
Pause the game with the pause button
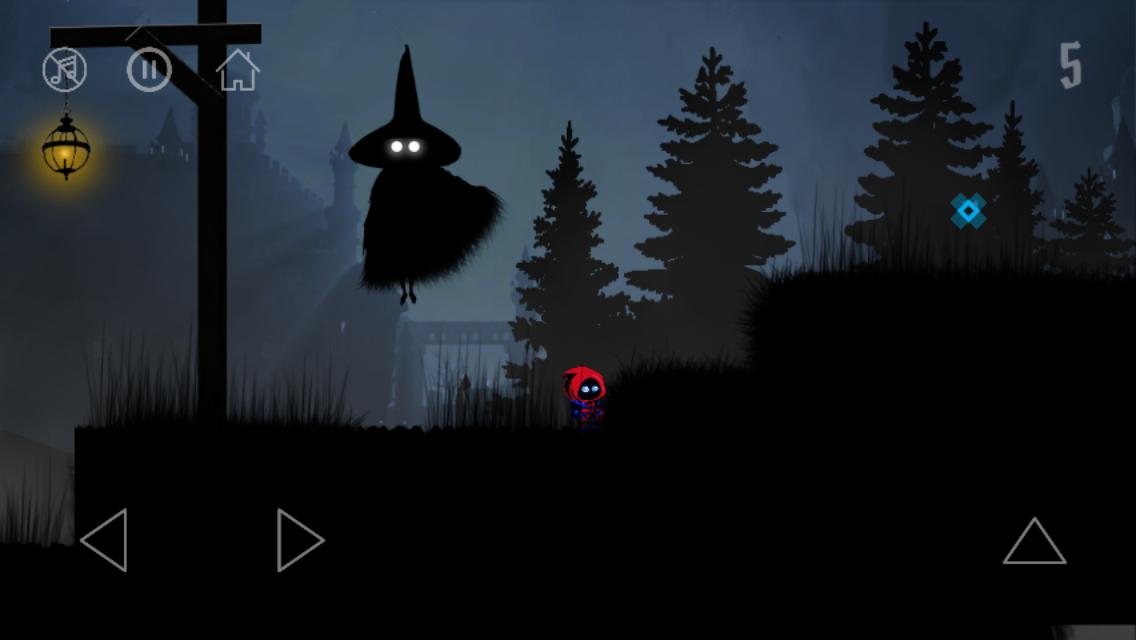tap(149, 70)
